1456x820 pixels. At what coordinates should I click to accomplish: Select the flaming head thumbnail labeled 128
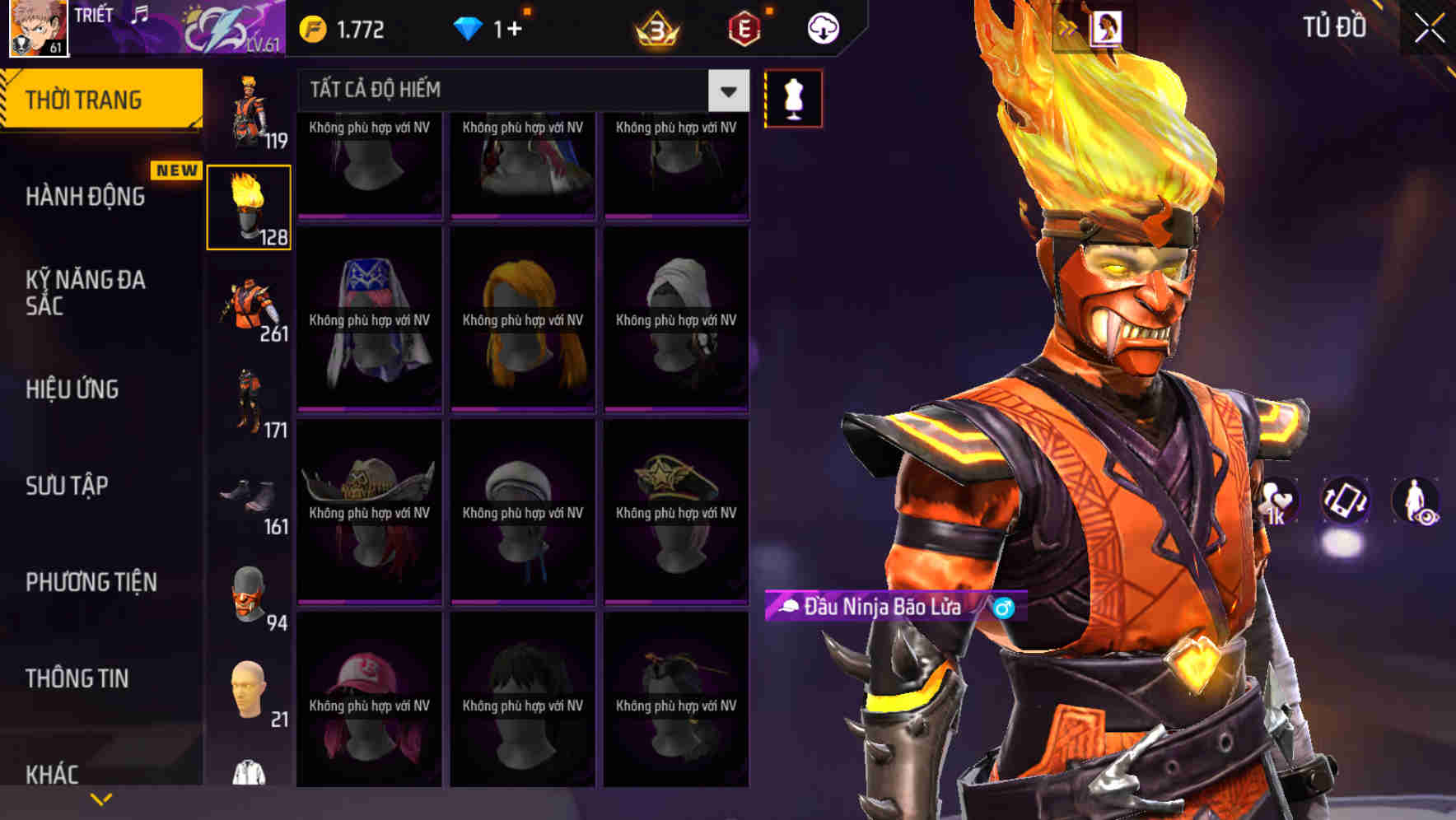click(249, 204)
